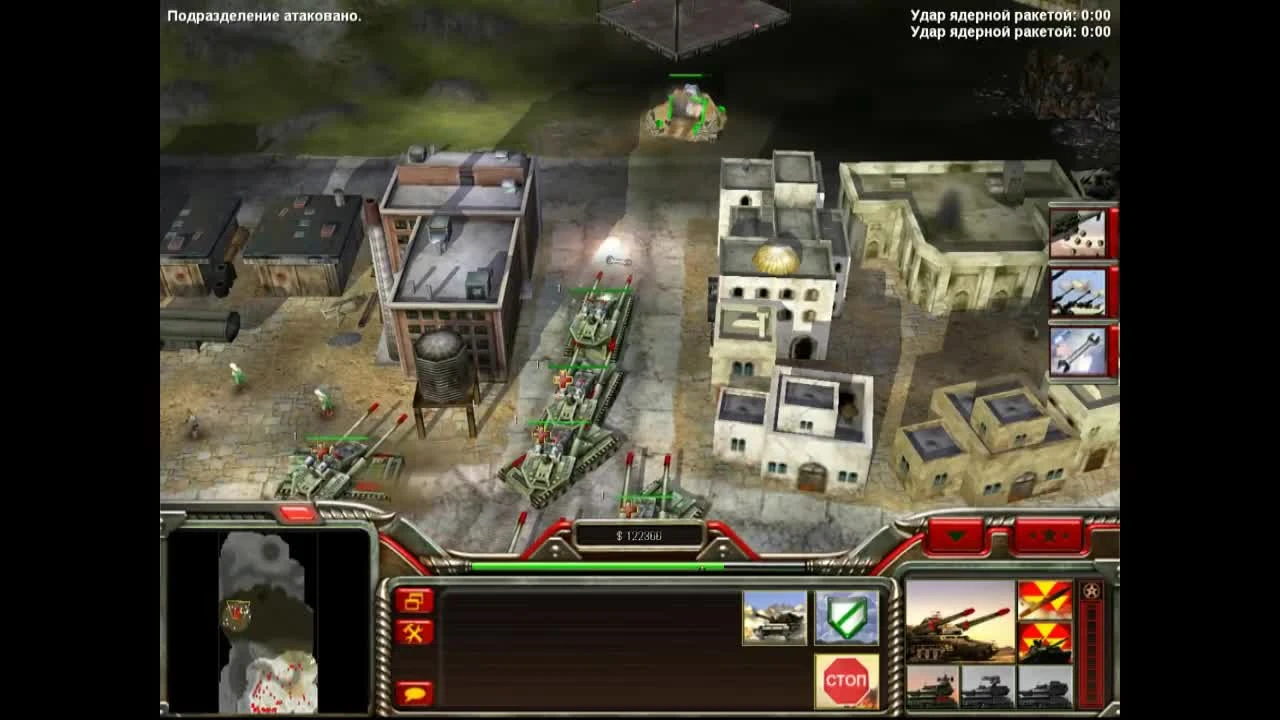The height and width of the screenshot is (720, 1280).
Task: Open the in-game options windows icon
Action: pyautogui.click(x=413, y=600)
